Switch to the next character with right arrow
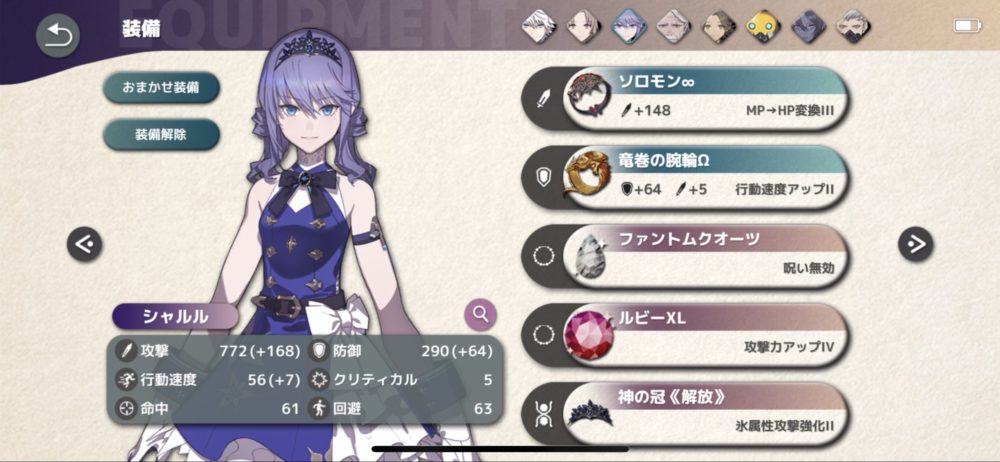Image resolution: width=1000 pixels, height=462 pixels. click(914, 243)
